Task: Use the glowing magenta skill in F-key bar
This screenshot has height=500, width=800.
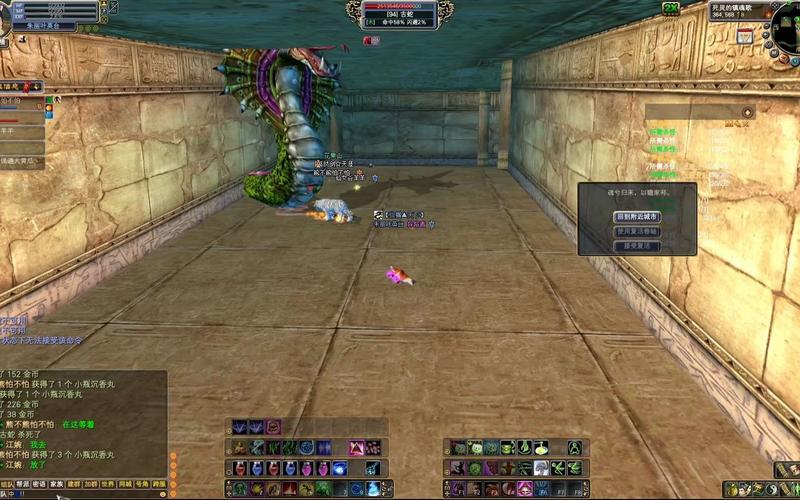Action: coord(524,488)
